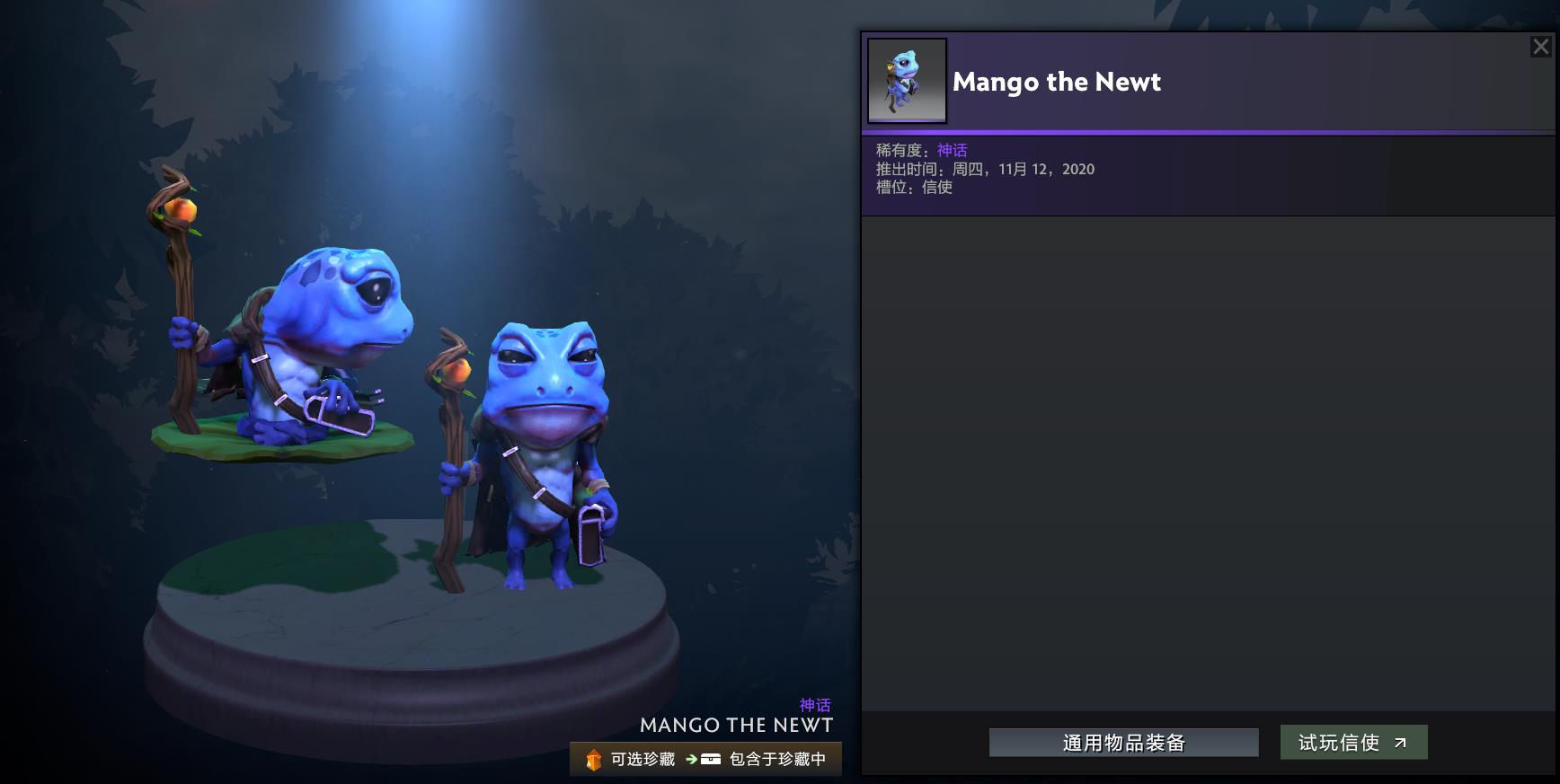Screen dimensions: 1560x784
Task: Click the green arrow between the treasure labels
Action: coord(691,759)
